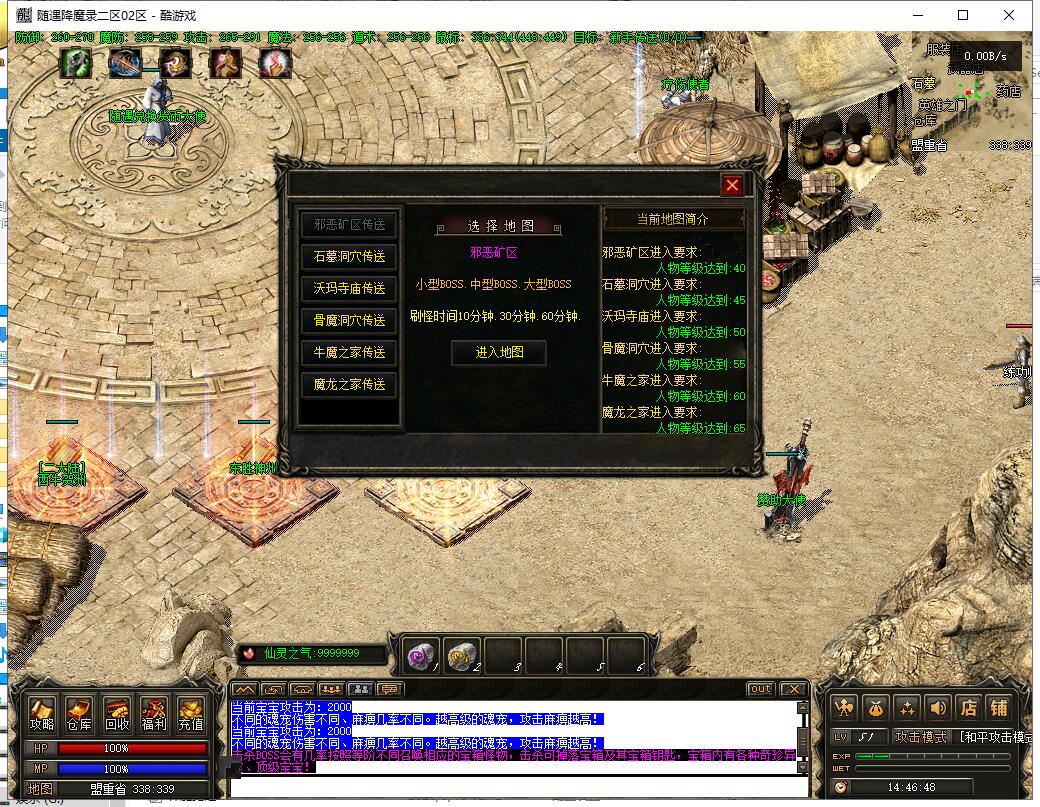
Task: Click the 攻击模式 attack mode button
Action: pos(920,737)
